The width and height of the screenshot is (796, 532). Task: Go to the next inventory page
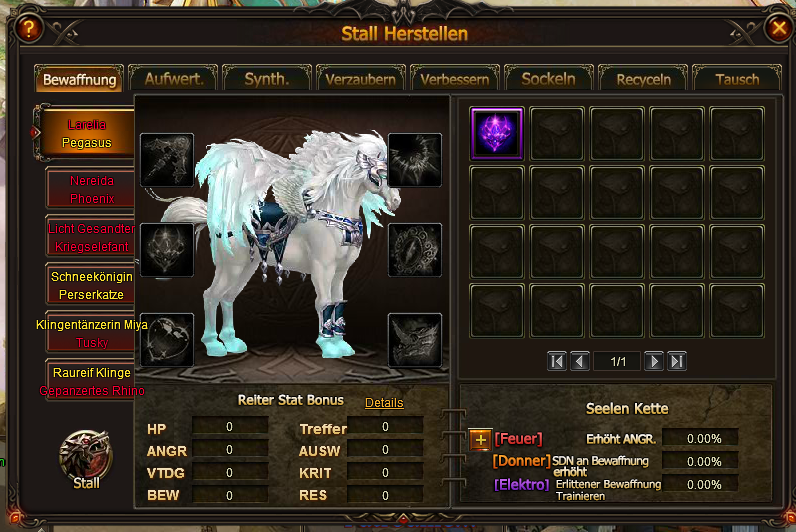click(x=654, y=361)
